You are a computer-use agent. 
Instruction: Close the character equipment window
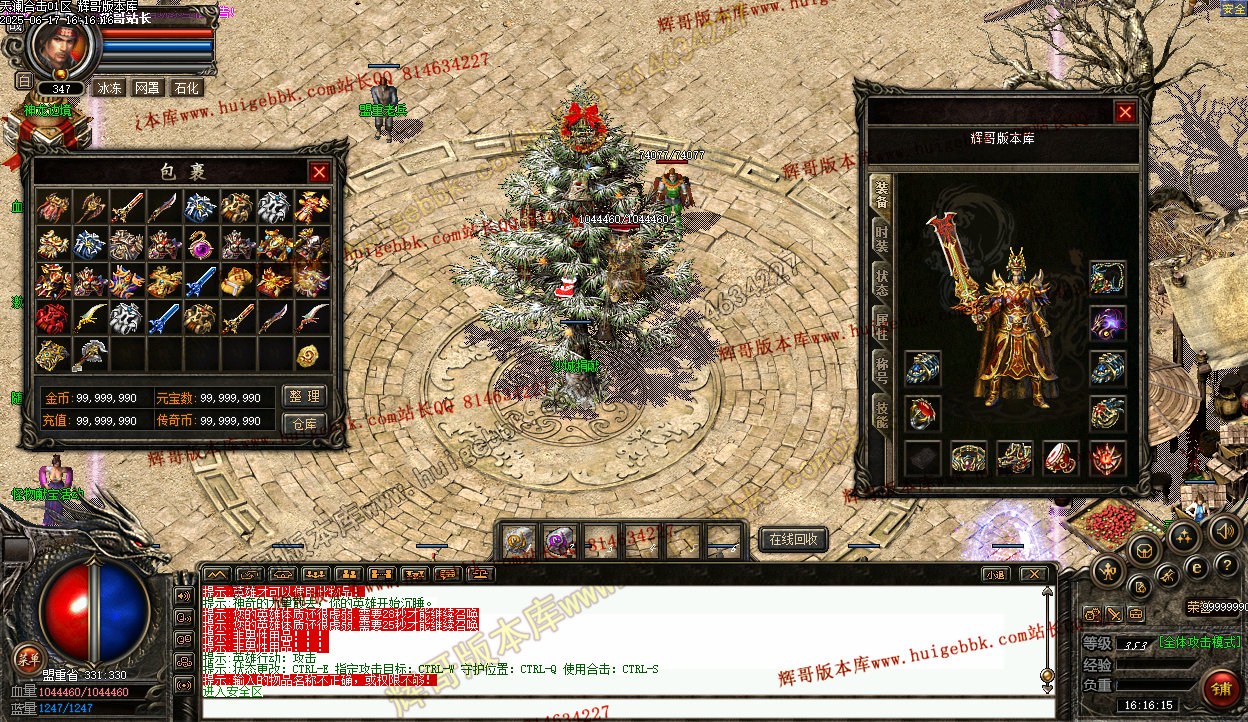pos(1125,112)
